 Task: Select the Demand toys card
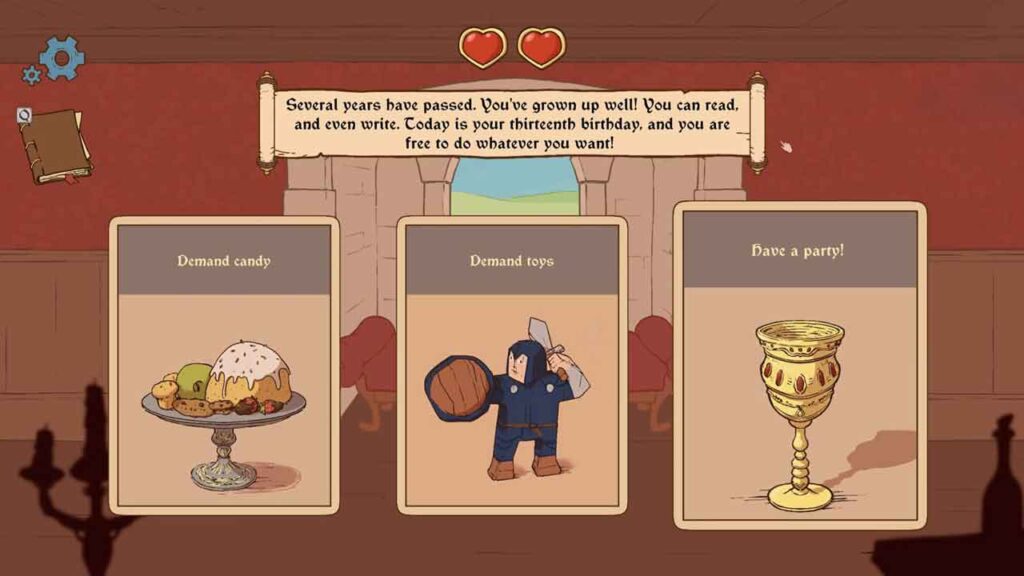512,365
